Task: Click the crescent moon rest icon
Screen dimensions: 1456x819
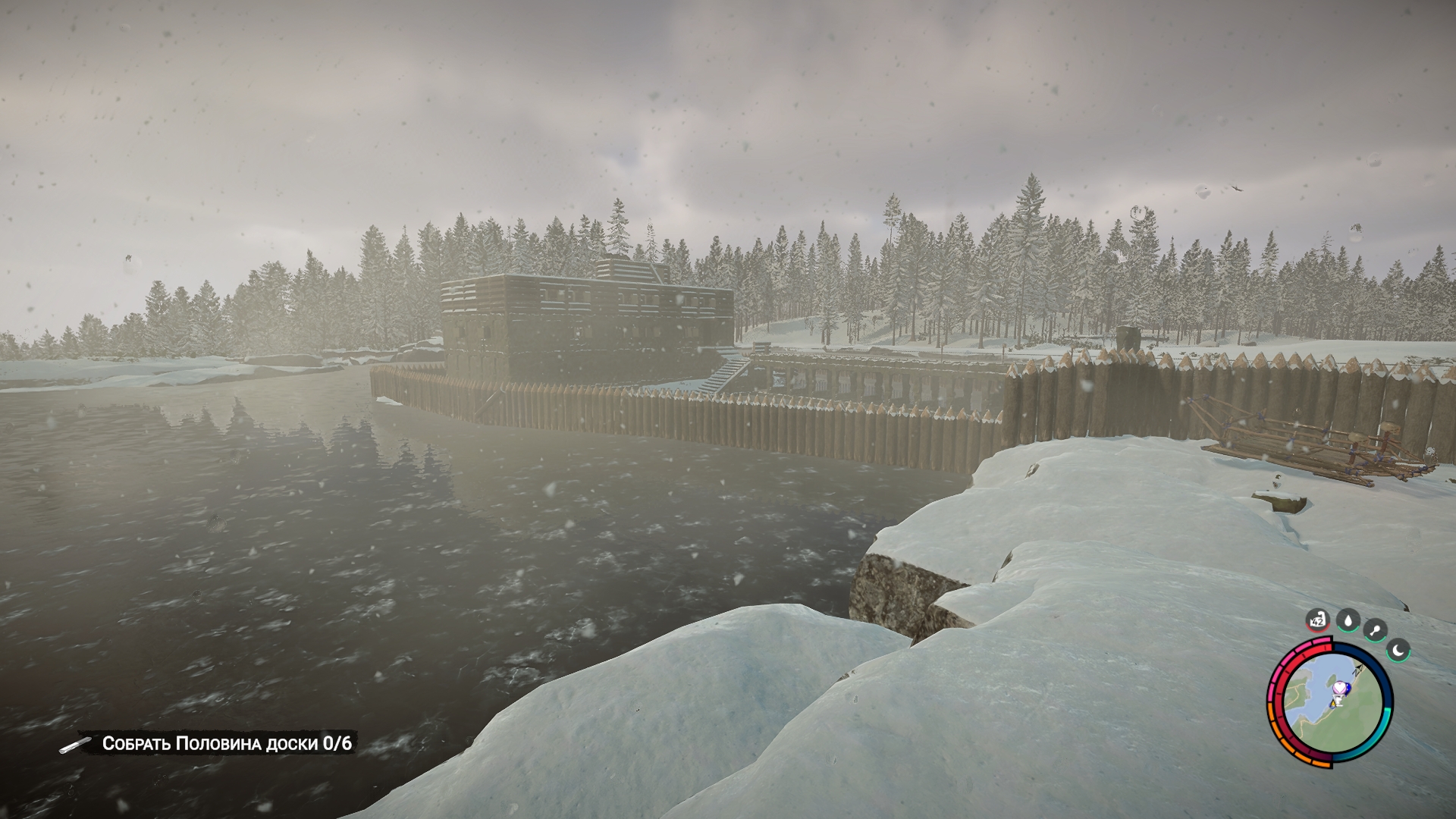Action: point(1398,649)
